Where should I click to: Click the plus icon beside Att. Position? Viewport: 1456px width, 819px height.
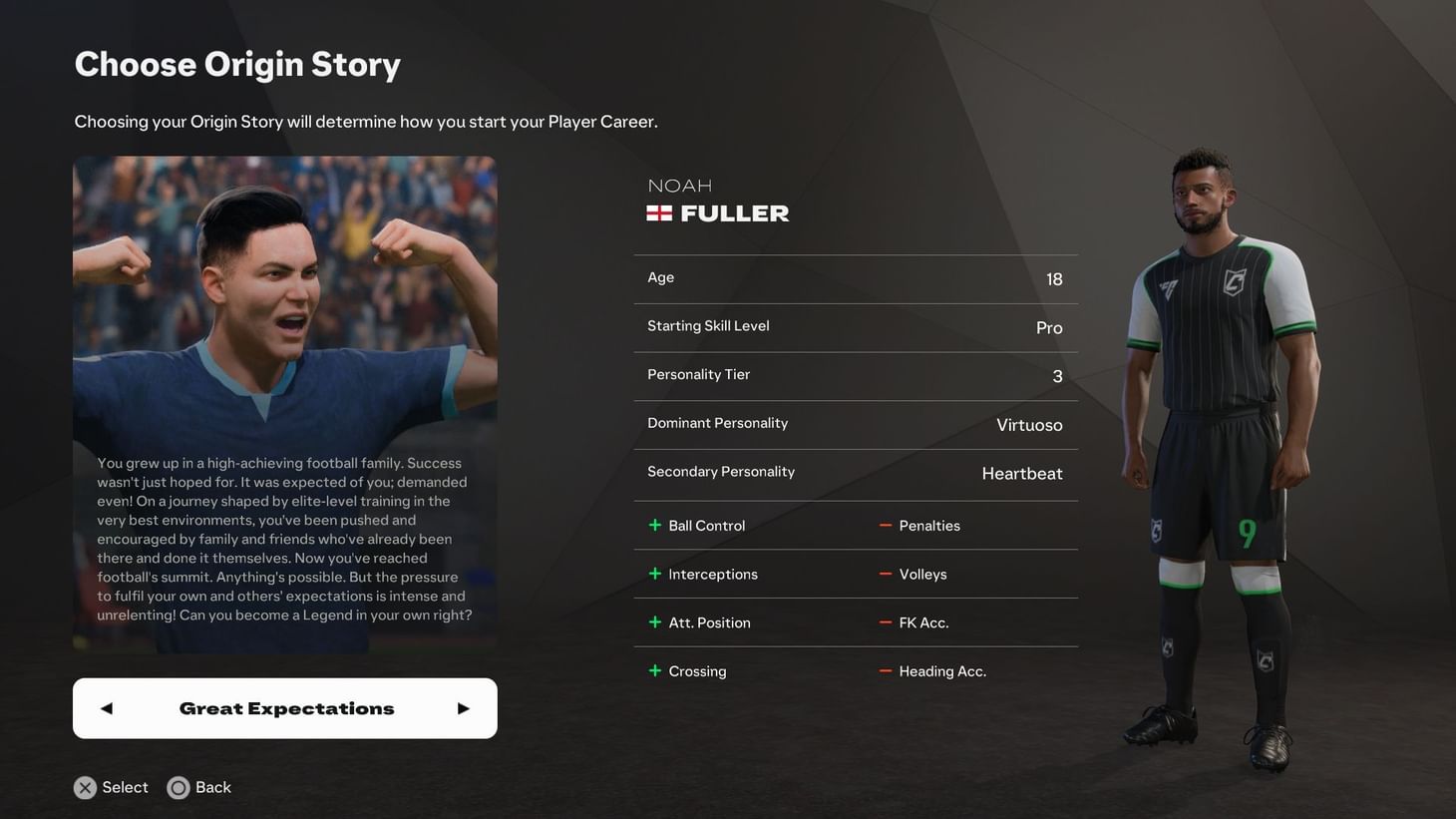coord(657,621)
